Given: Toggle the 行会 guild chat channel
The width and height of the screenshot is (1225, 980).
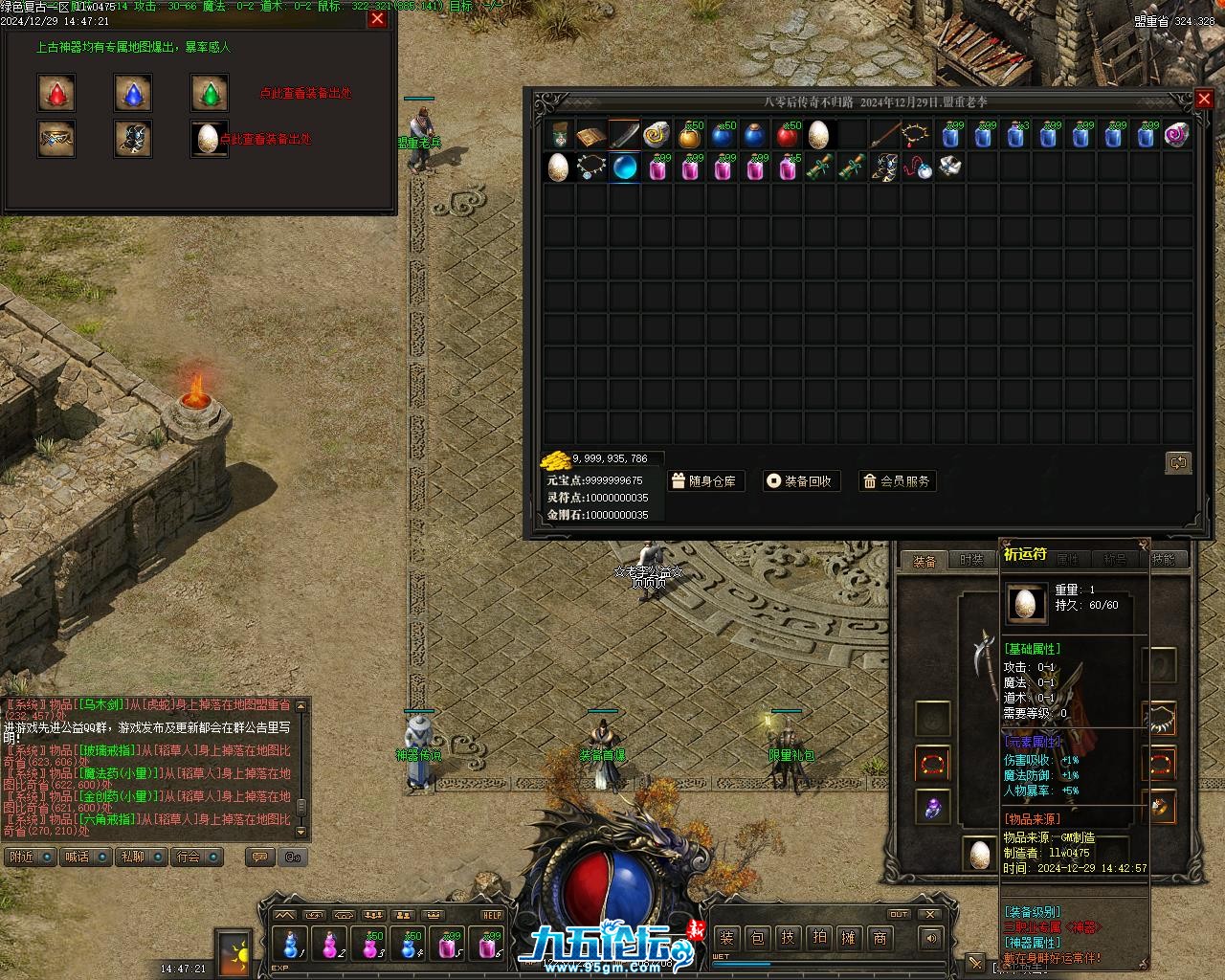Looking at the screenshot, I should [198, 857].
